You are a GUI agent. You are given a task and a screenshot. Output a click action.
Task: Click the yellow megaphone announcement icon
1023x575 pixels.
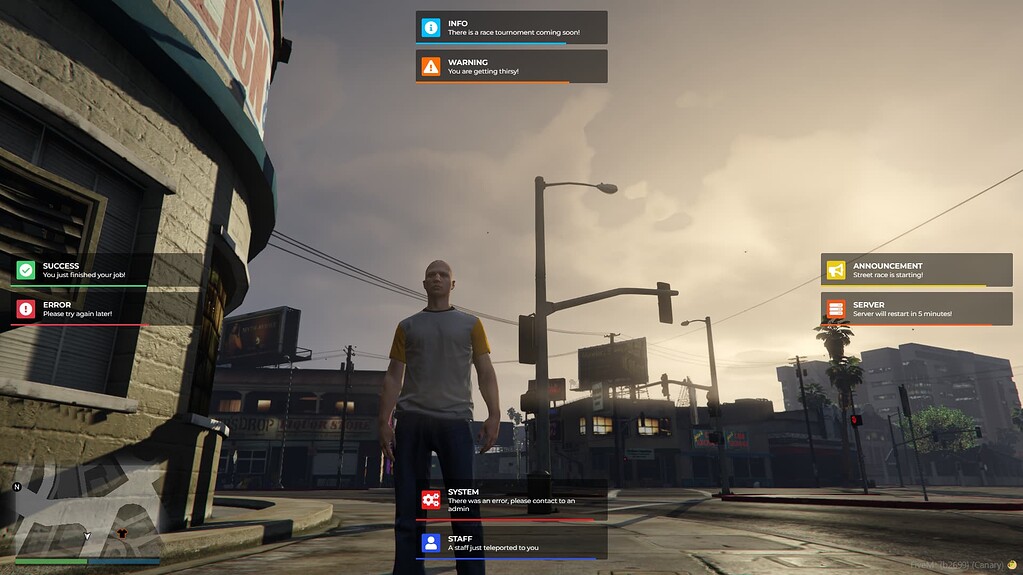pos(836,270)
